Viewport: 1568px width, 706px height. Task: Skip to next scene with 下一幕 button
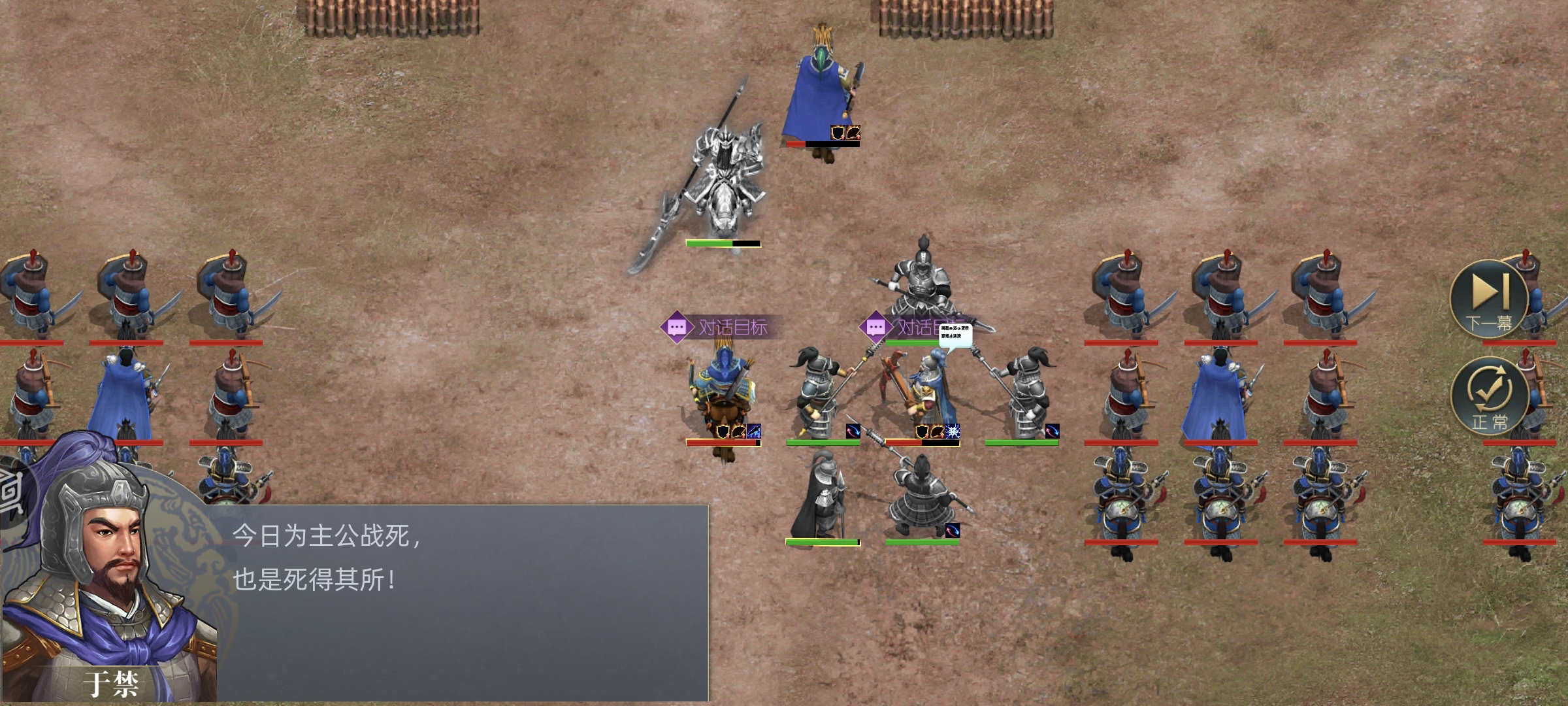1489,299
